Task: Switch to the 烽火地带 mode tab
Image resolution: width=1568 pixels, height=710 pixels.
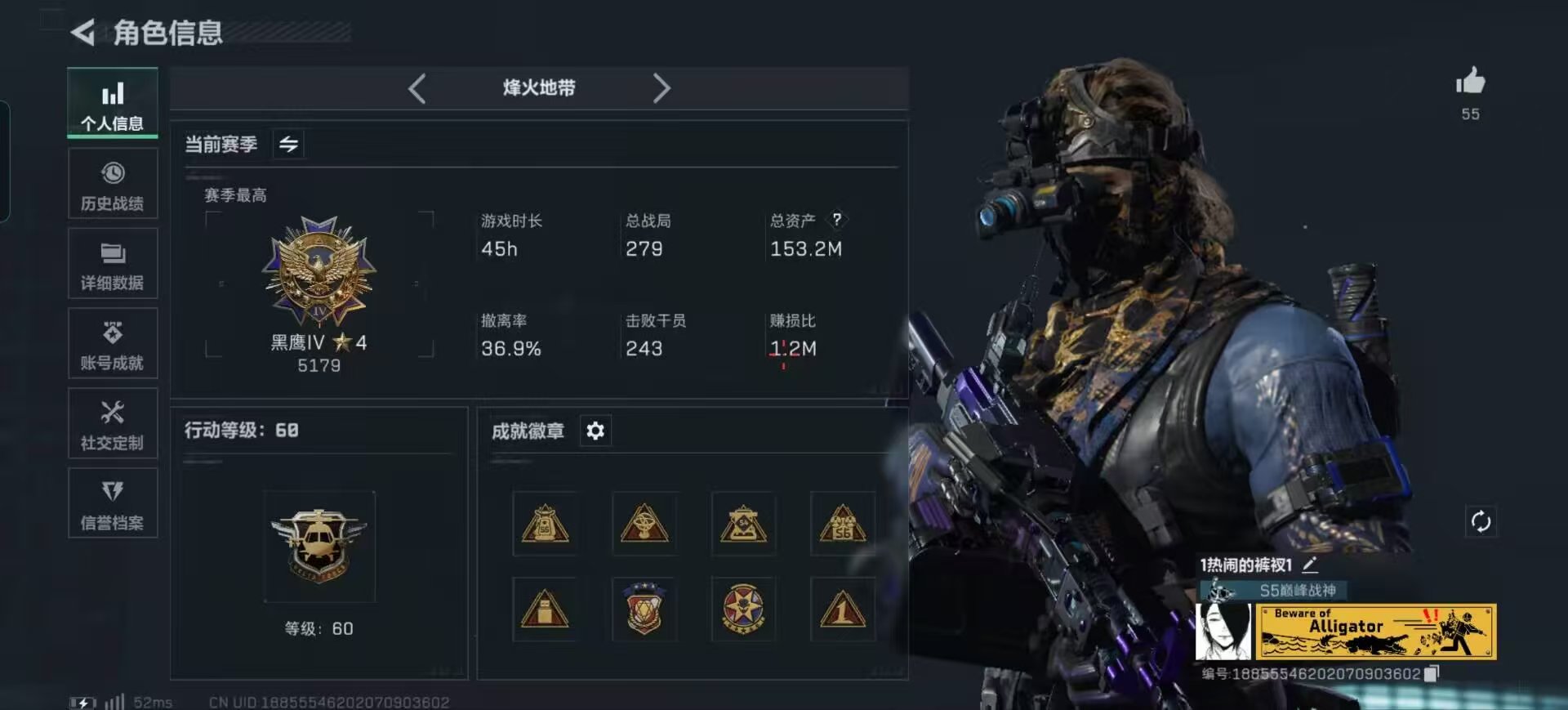Action: click(539, 88)
